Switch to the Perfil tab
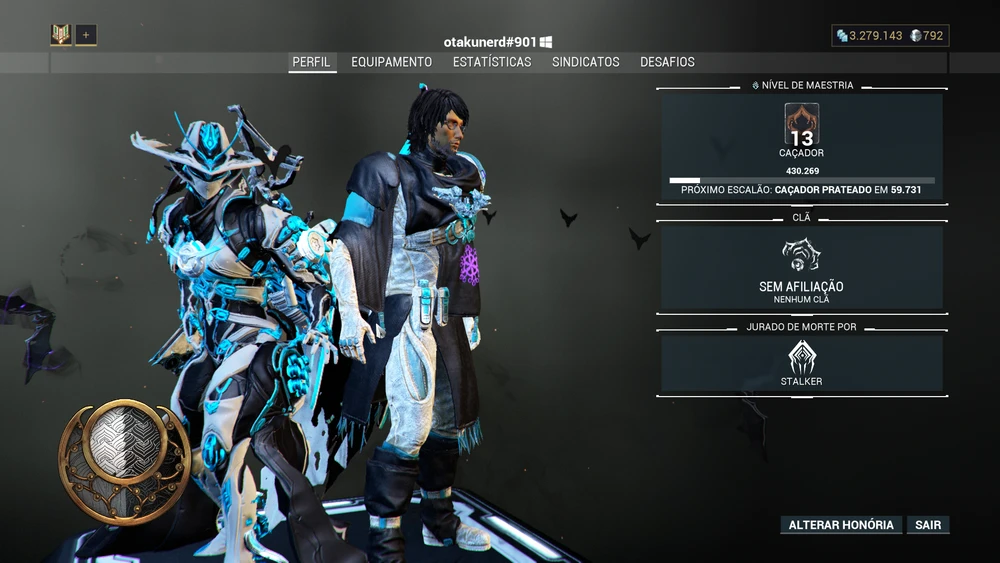The image size is (1000, 563). coord(311,62)
